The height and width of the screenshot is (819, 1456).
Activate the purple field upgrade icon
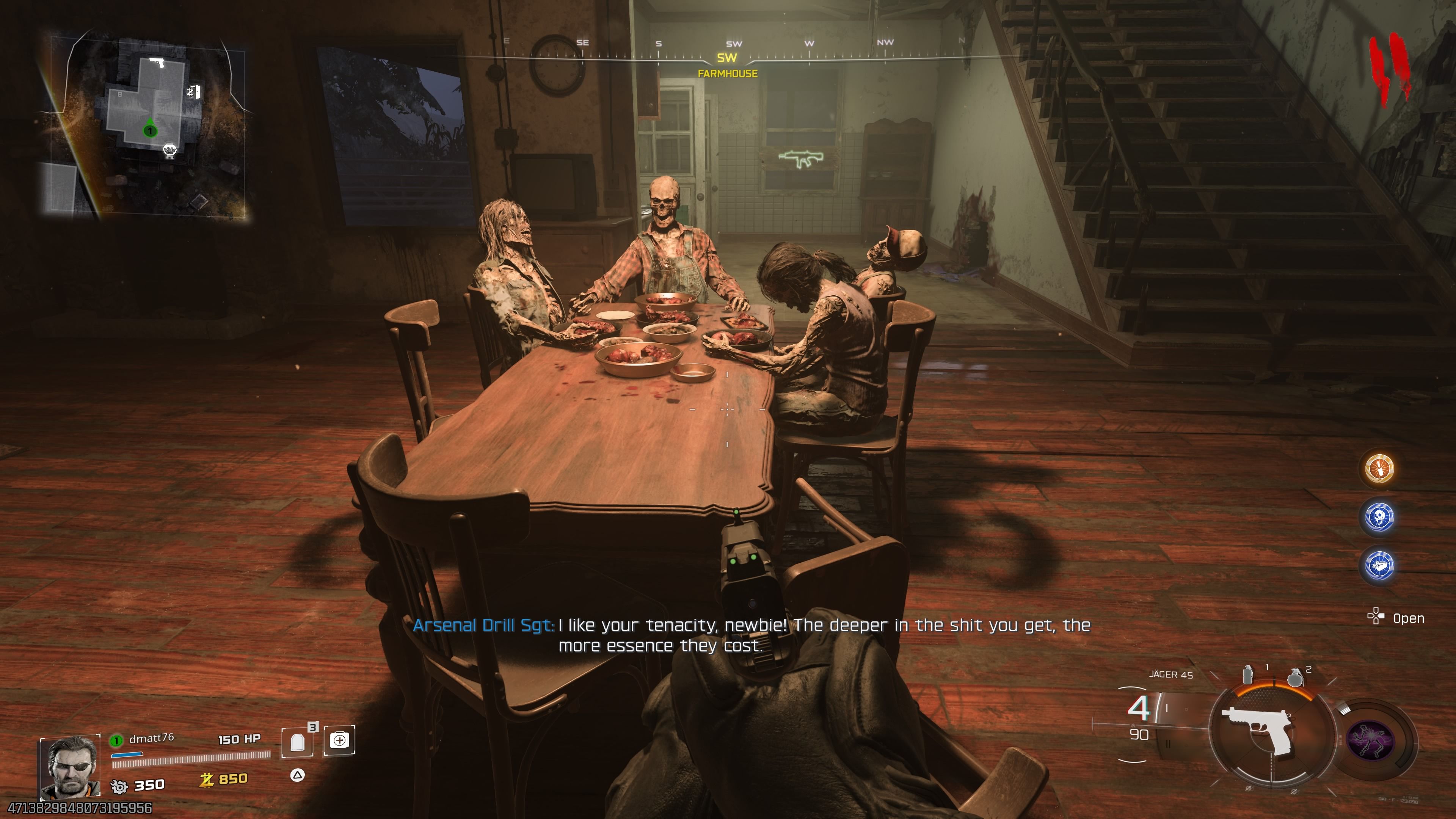pos(1370,739)
